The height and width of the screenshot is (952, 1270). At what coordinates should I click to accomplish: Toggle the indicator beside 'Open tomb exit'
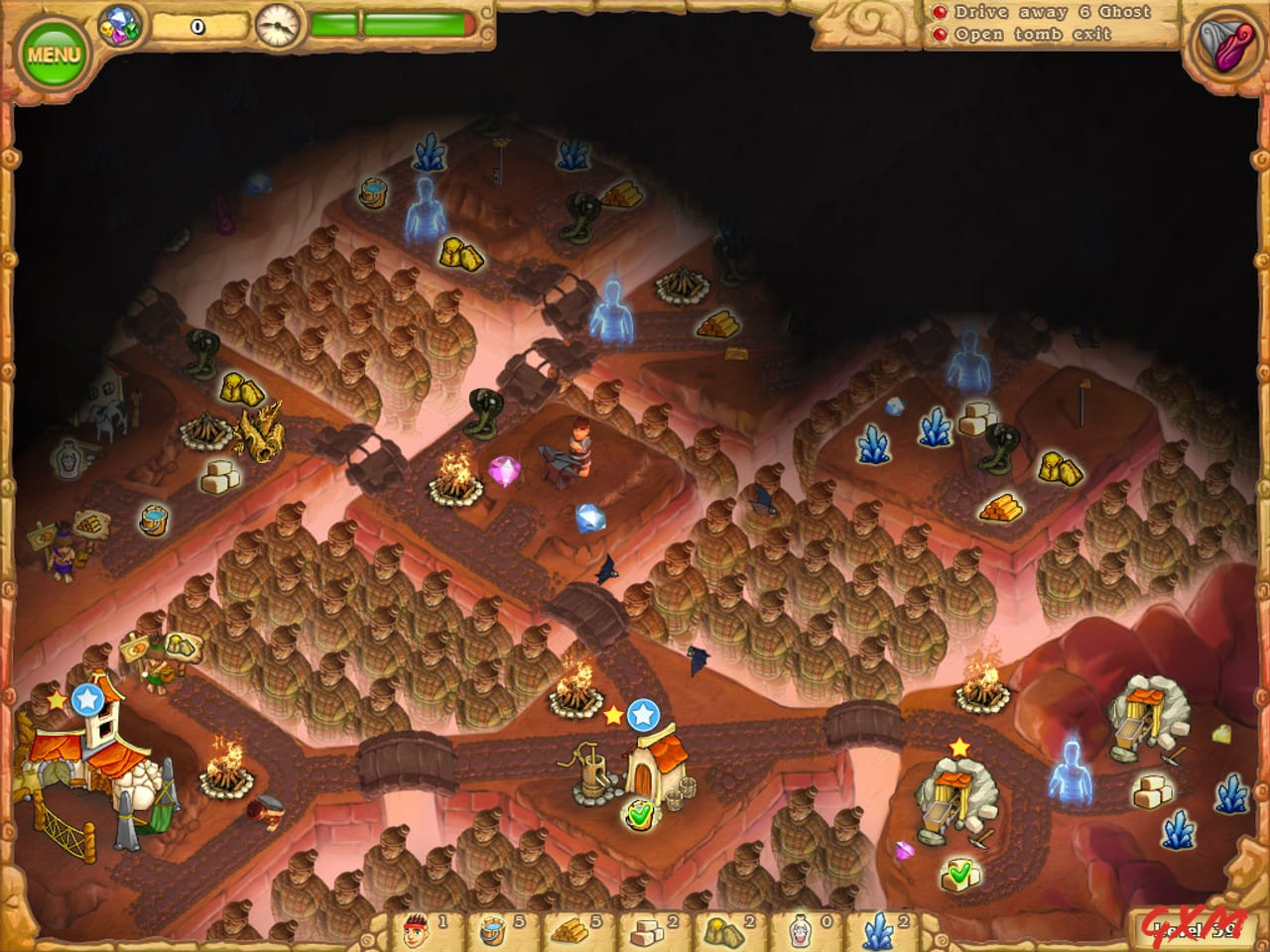click(940, 32)
